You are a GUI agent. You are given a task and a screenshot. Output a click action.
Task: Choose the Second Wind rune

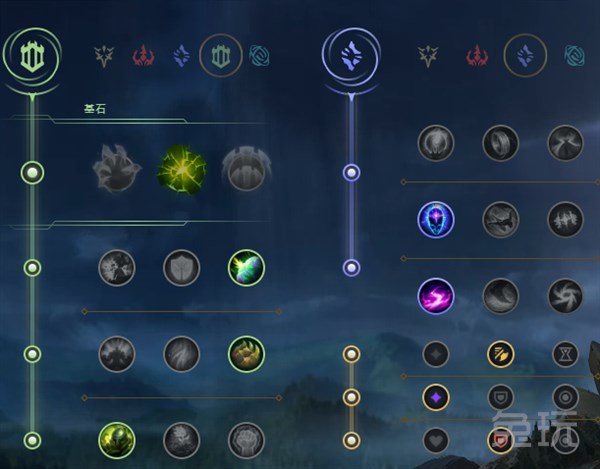click(181, 353)
